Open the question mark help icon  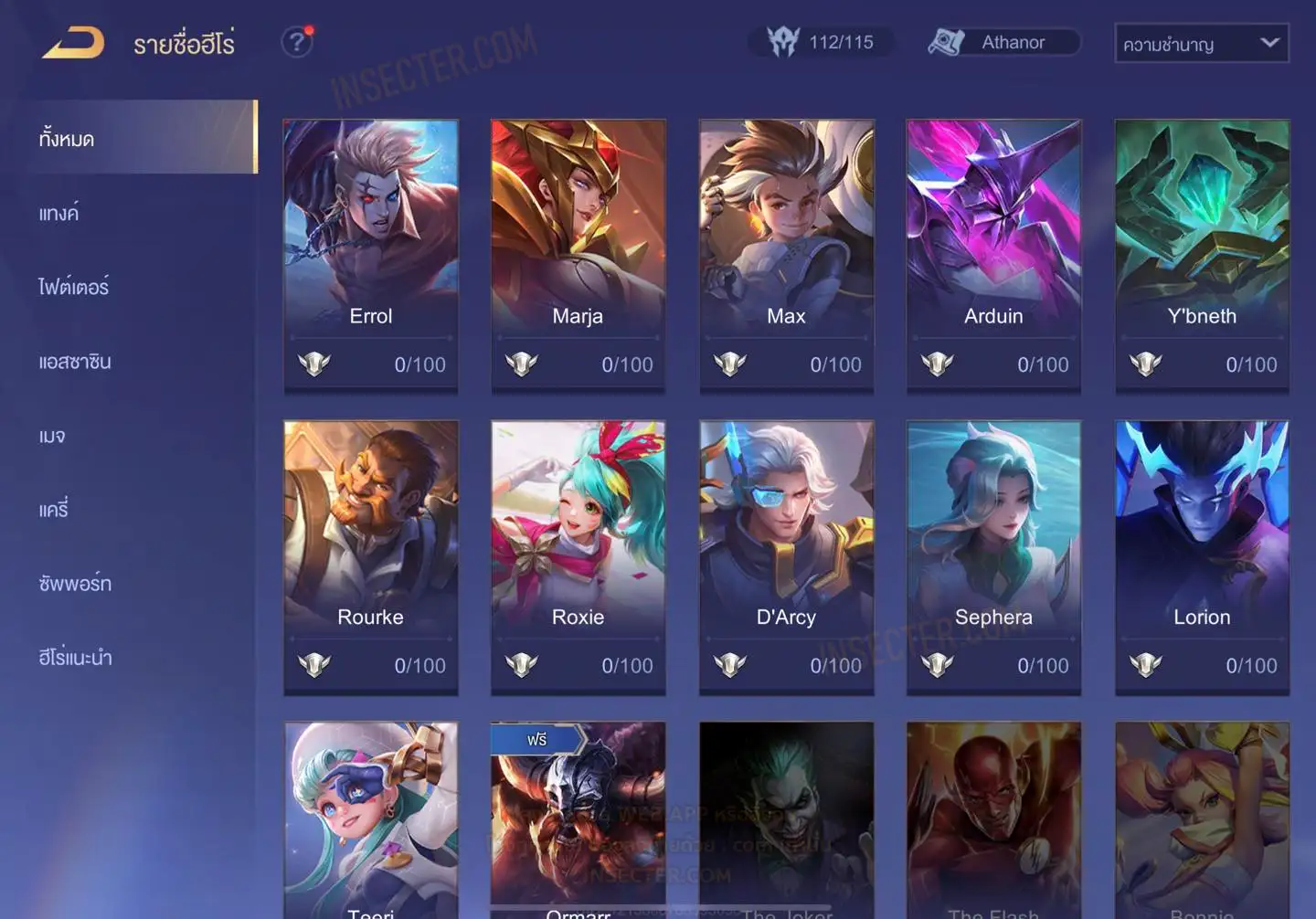[x=296, y=42]
